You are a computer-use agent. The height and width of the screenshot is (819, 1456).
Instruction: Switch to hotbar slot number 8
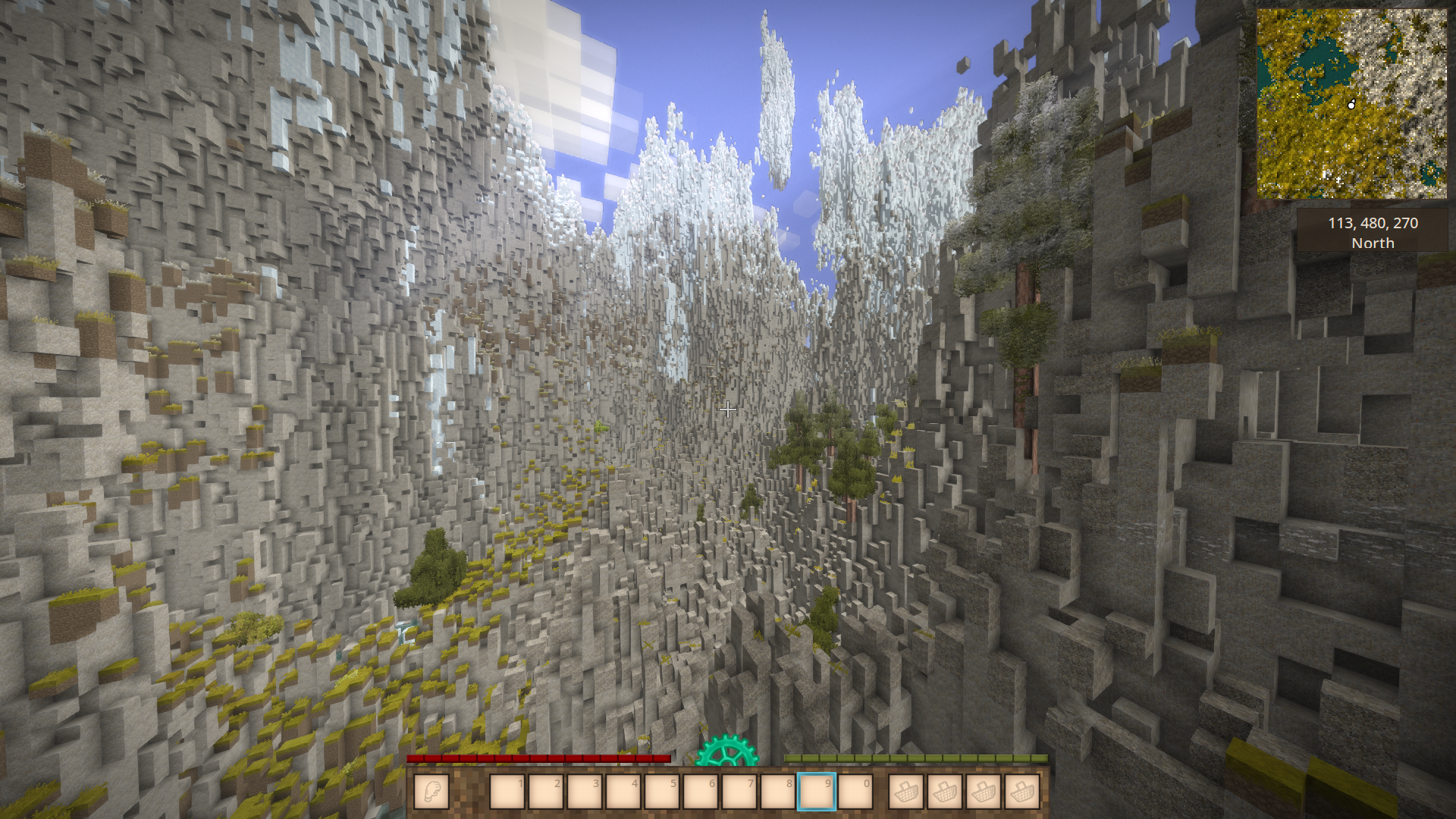(778, 792)
